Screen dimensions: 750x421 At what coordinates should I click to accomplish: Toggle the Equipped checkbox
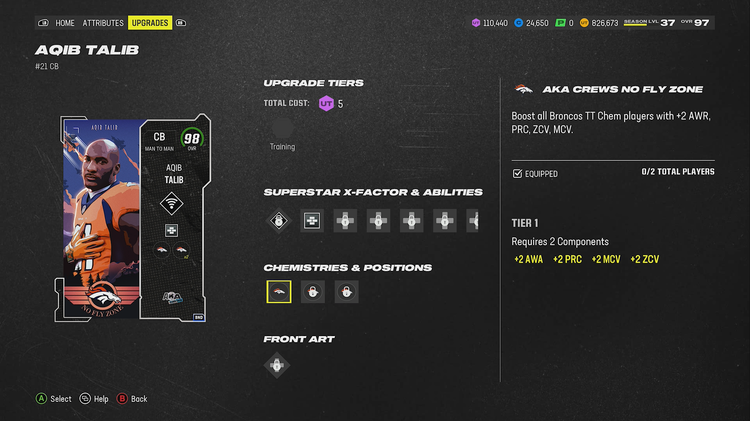[x=517, y=174]
